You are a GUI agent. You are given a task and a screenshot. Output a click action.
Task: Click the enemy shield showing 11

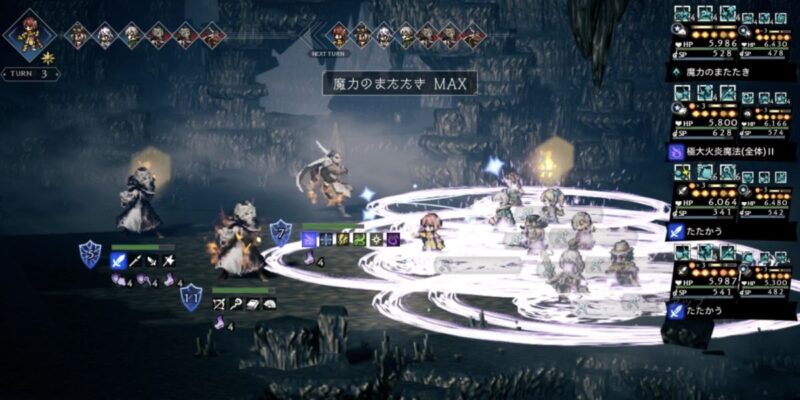pos(190,297)
